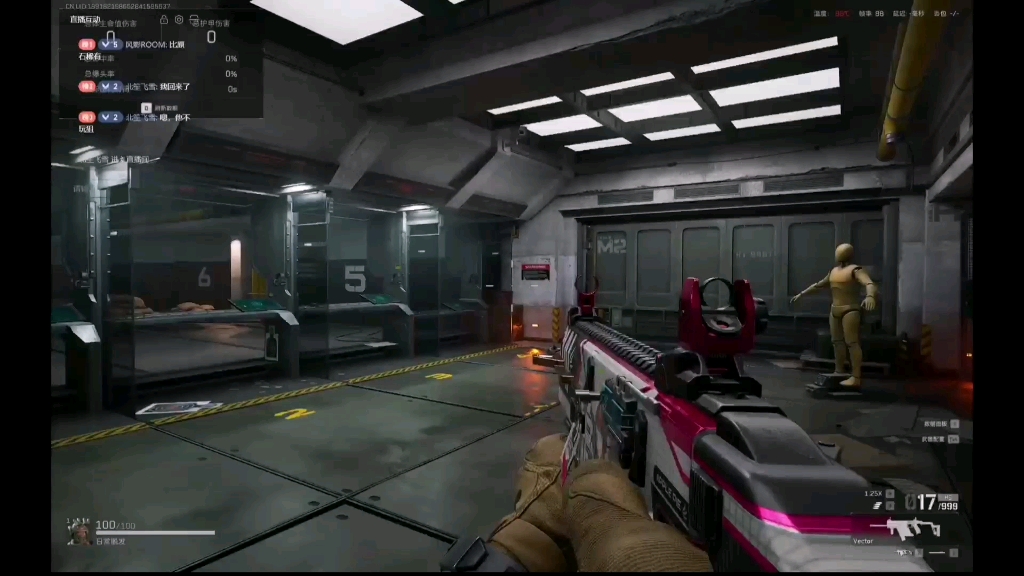1024x576 pixels.
Task: Toggle the padlock on the stats panel
Action: coord(163,20)
